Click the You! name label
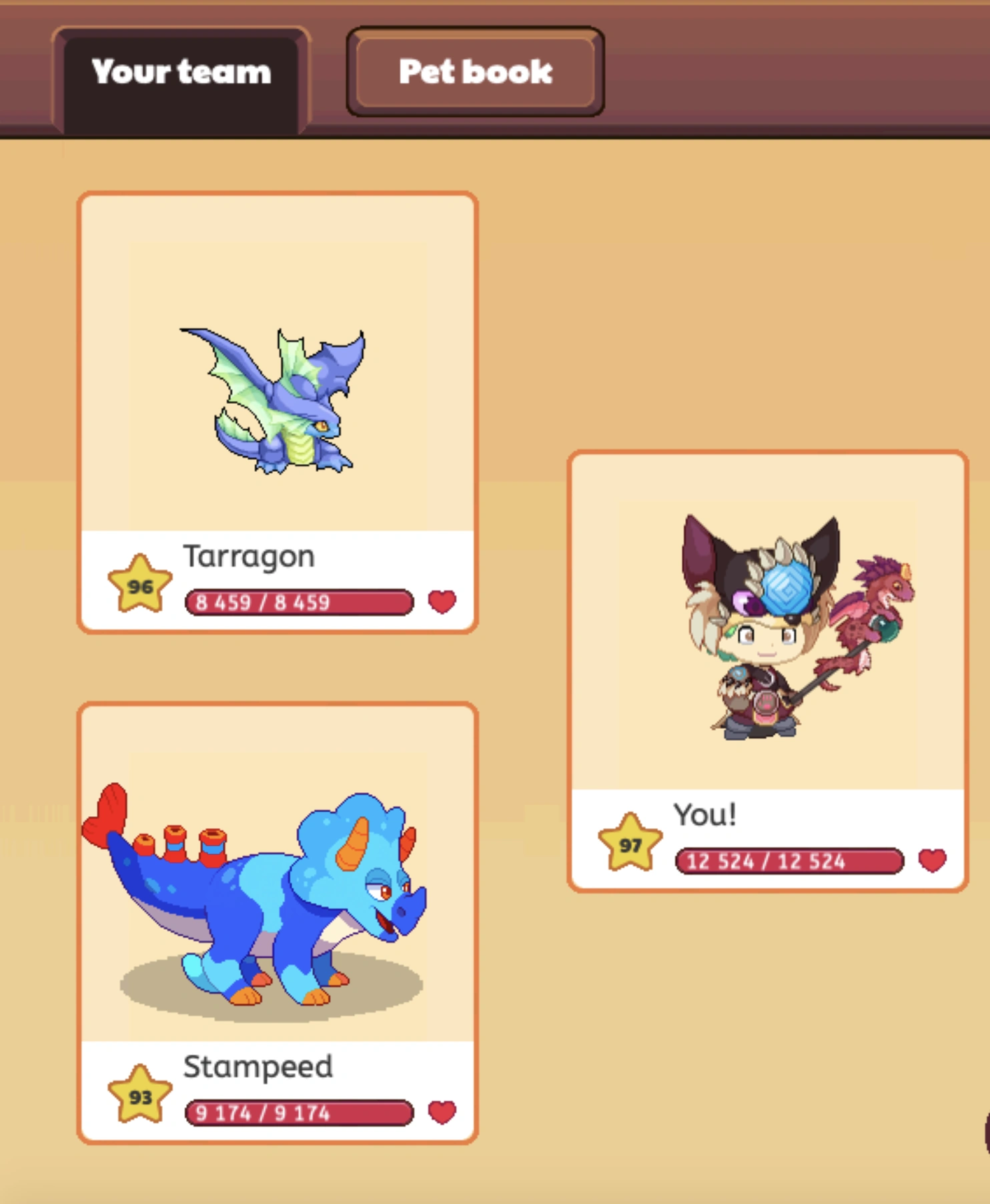 pos(705,814)
